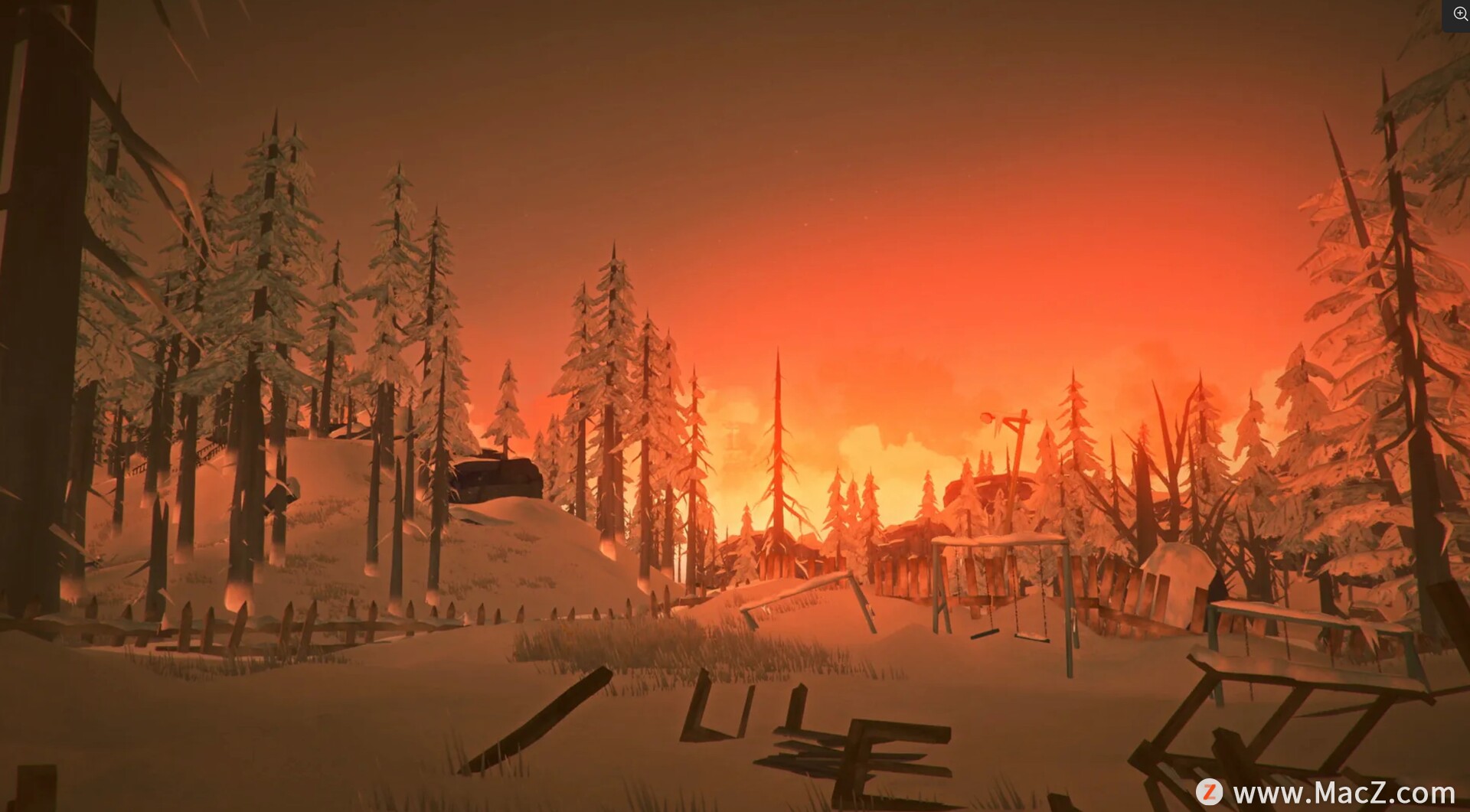Click the magnifier zoom icon in the corner

(1459, 14)
